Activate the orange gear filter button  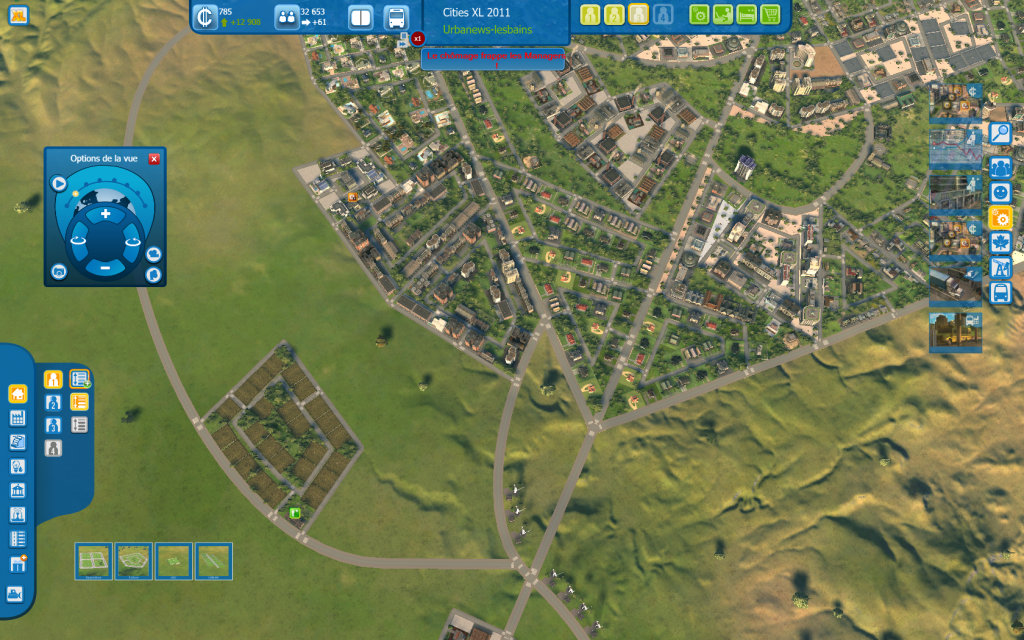(x=1000, y=217)
